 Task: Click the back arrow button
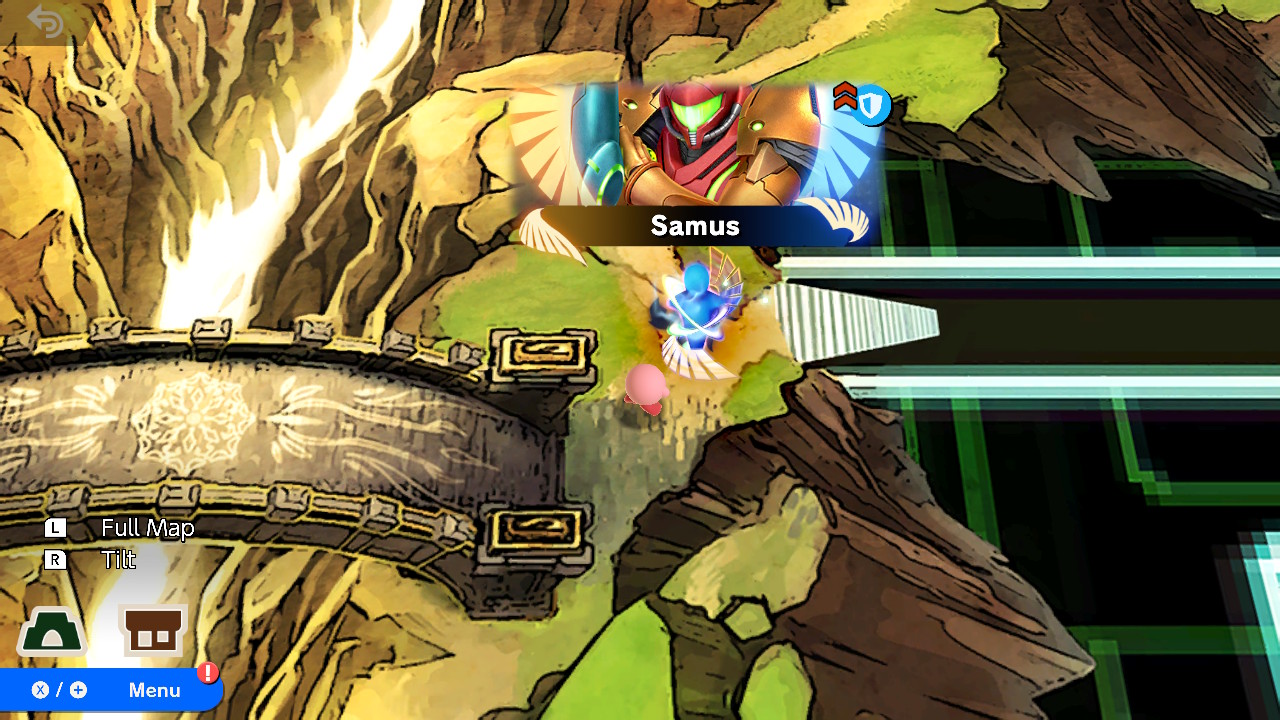pos(45,22)
